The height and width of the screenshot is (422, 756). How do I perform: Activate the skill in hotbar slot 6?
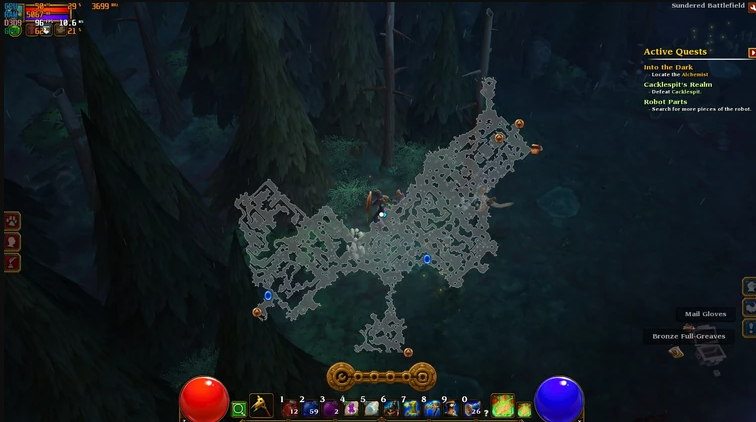(x=391, y=408)
